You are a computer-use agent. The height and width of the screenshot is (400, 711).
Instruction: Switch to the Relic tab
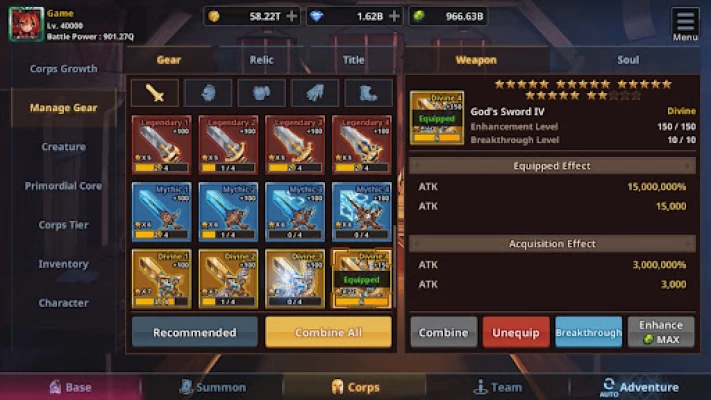(x=261, y=60)
